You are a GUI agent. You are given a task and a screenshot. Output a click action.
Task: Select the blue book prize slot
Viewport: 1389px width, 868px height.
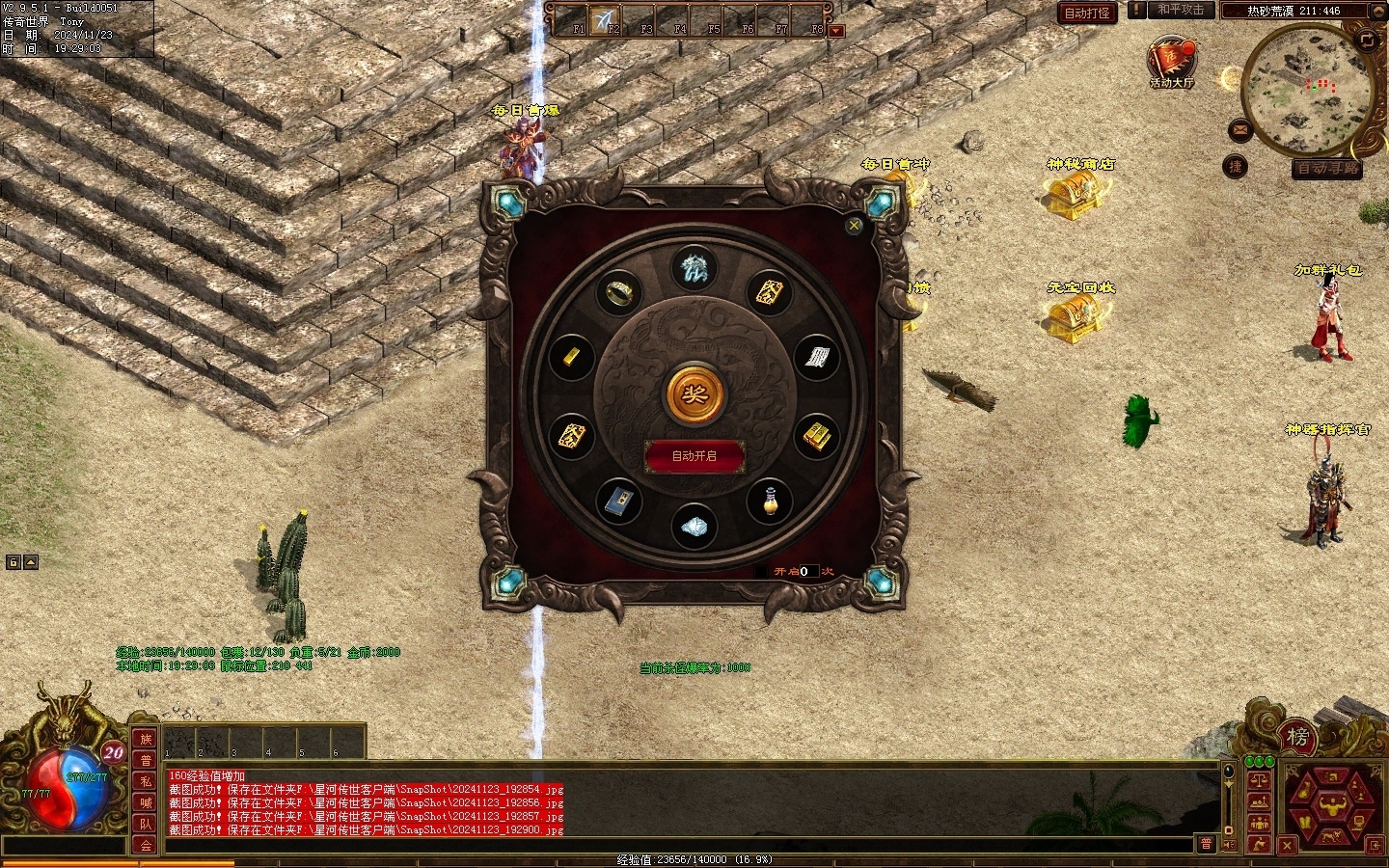click(619, 502)
